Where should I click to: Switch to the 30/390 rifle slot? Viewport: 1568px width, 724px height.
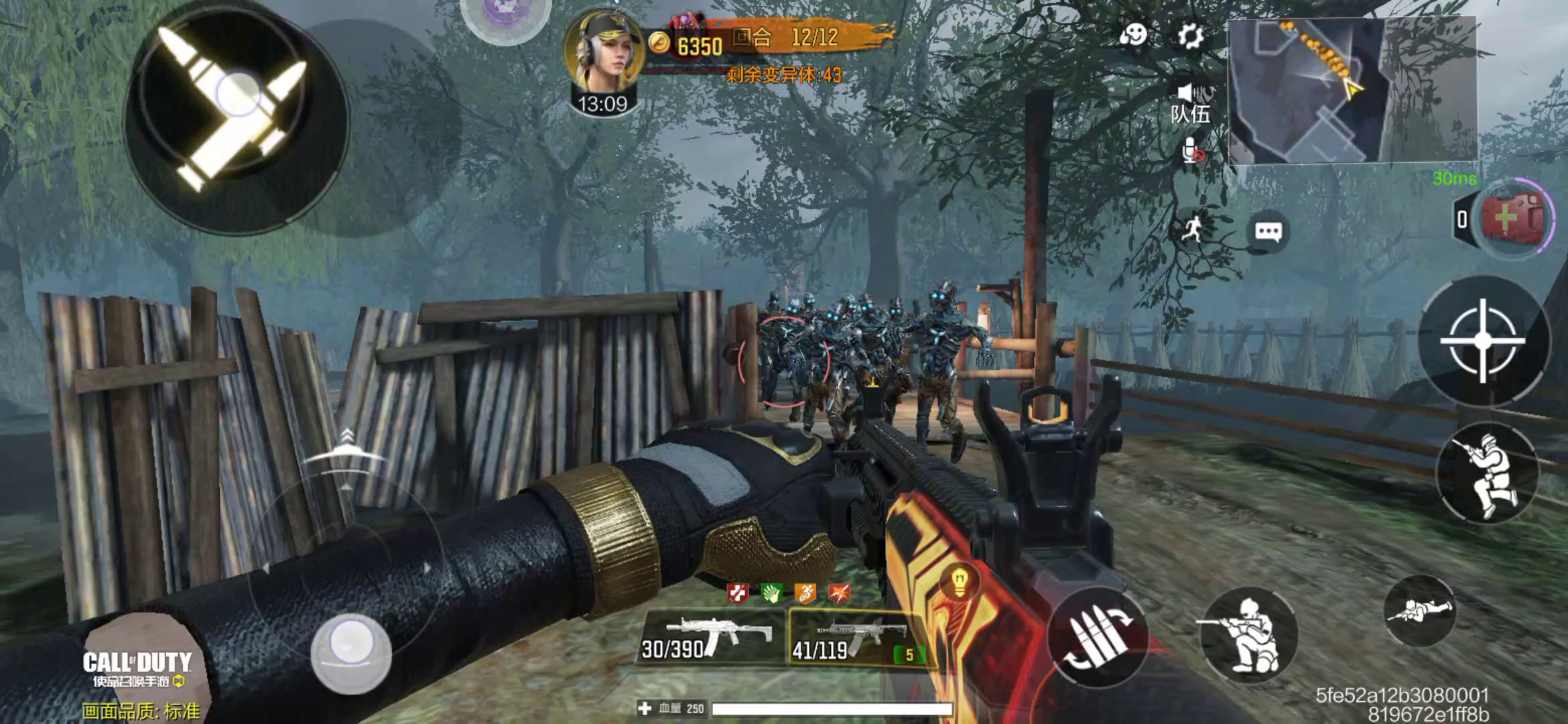(x=709, y=637)
